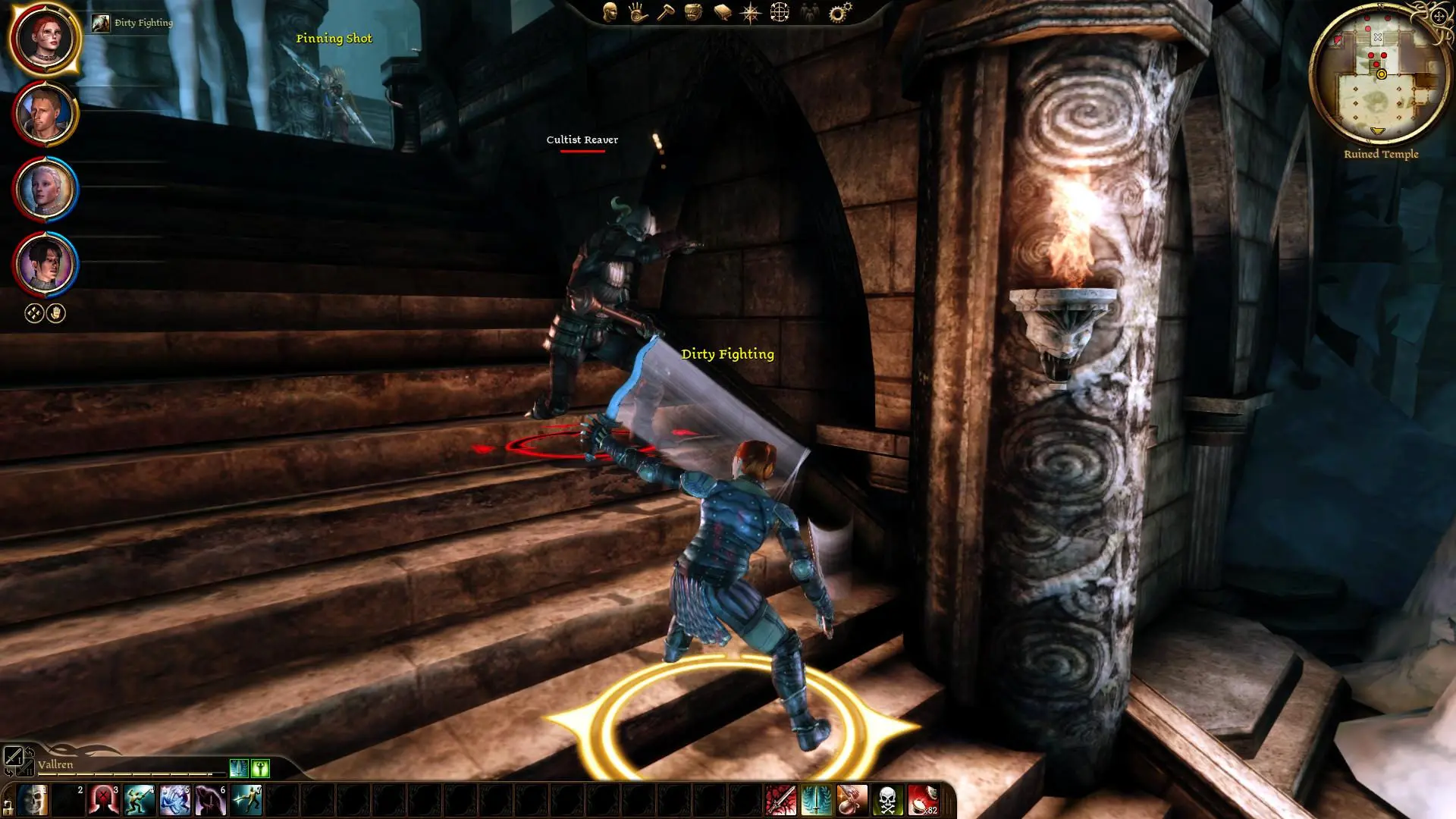Open the inventory backpack icon
The height and width of the screenshot is (819, 1456).
(x=693, y=12)
